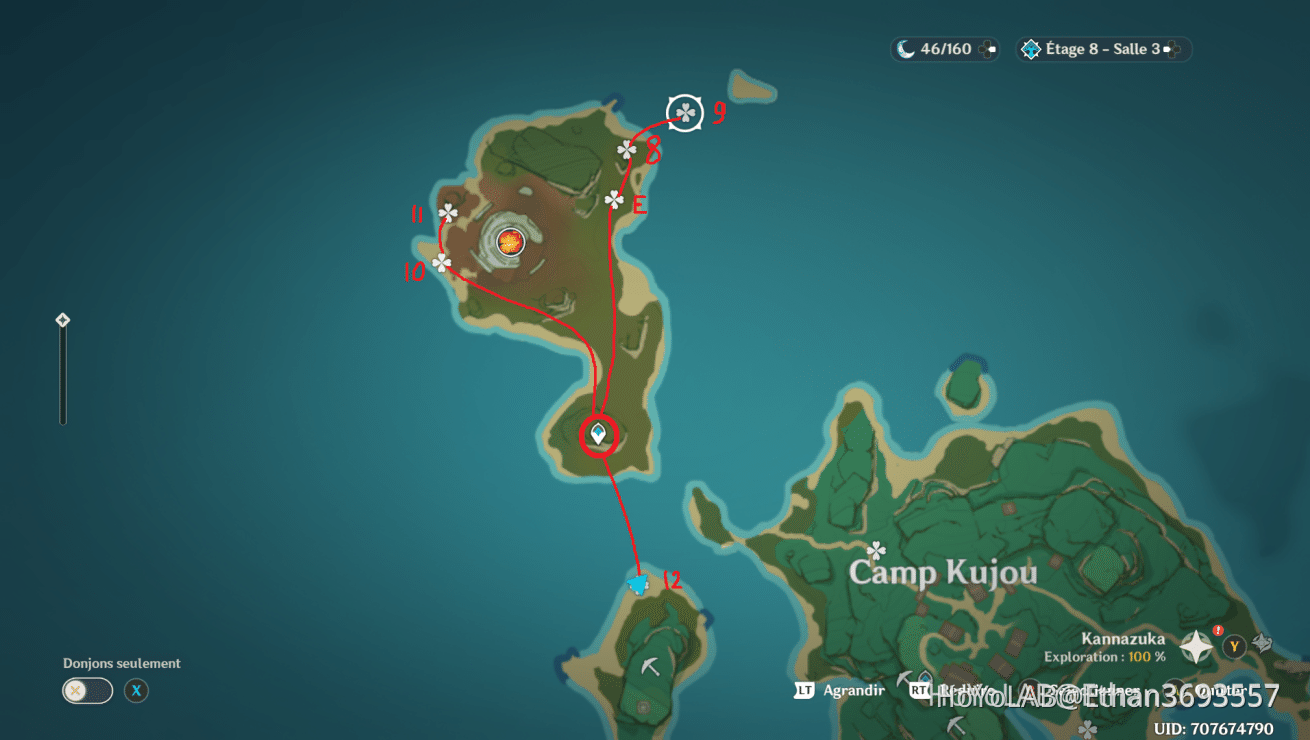
Task: Open the circled flower marker labeled 9
Action: click(686, 113)
